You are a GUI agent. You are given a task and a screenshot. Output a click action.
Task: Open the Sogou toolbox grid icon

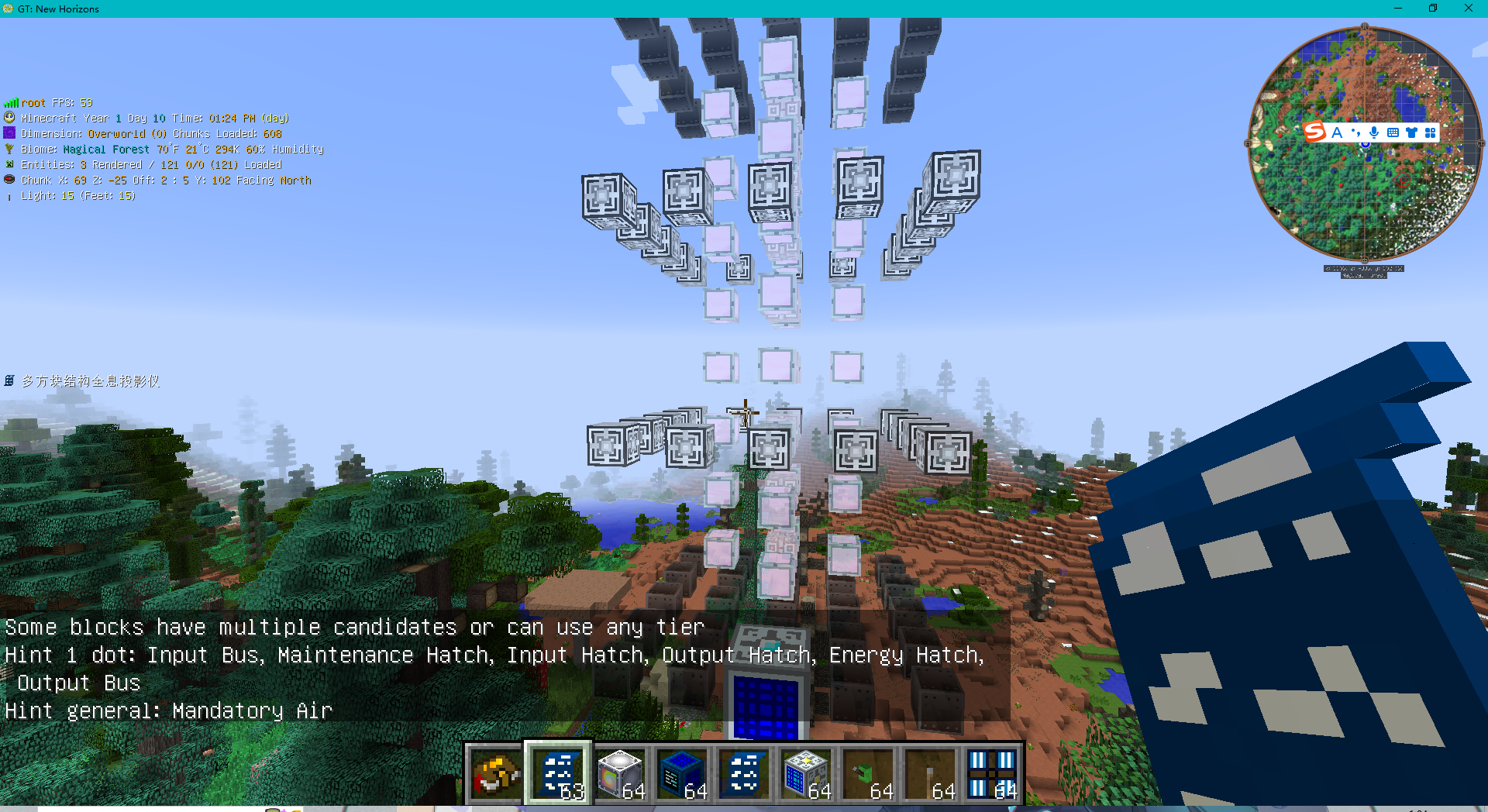[x=1430, y=132]
